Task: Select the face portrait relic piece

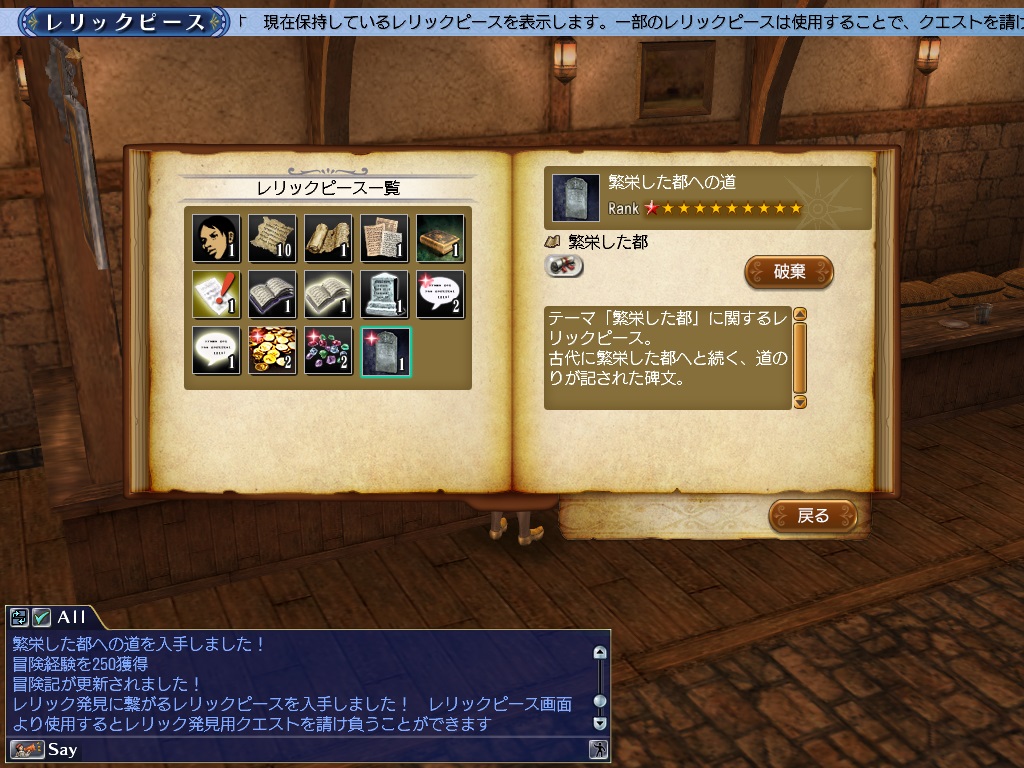Action: tap(217, 238)
